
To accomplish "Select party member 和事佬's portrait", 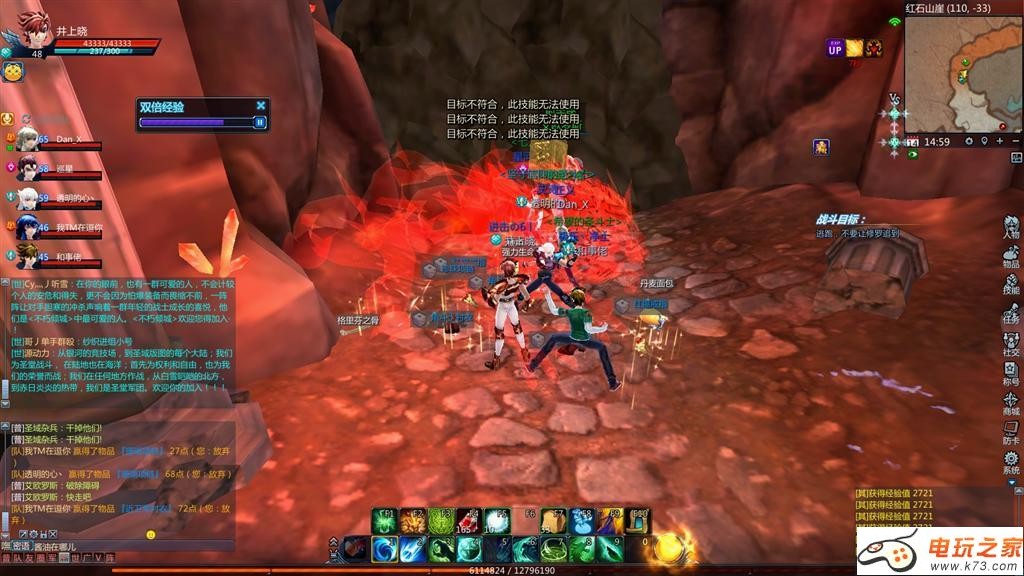I will tap(27, 257).
